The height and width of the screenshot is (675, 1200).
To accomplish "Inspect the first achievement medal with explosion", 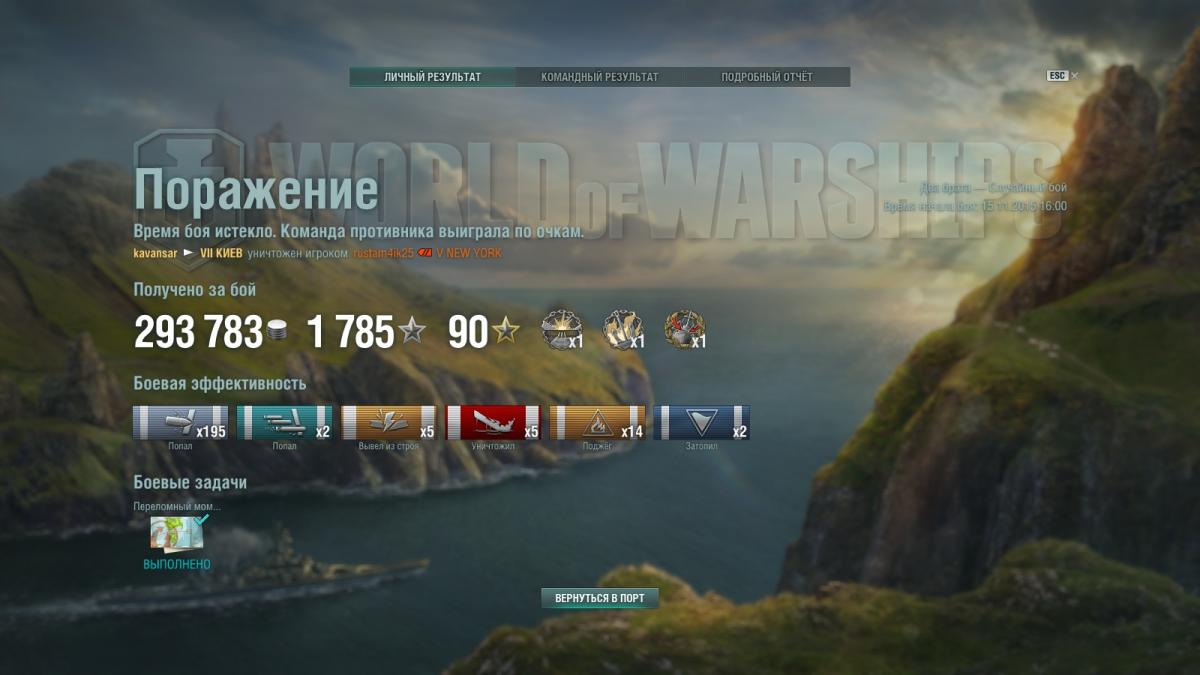I will pos(560,330).
